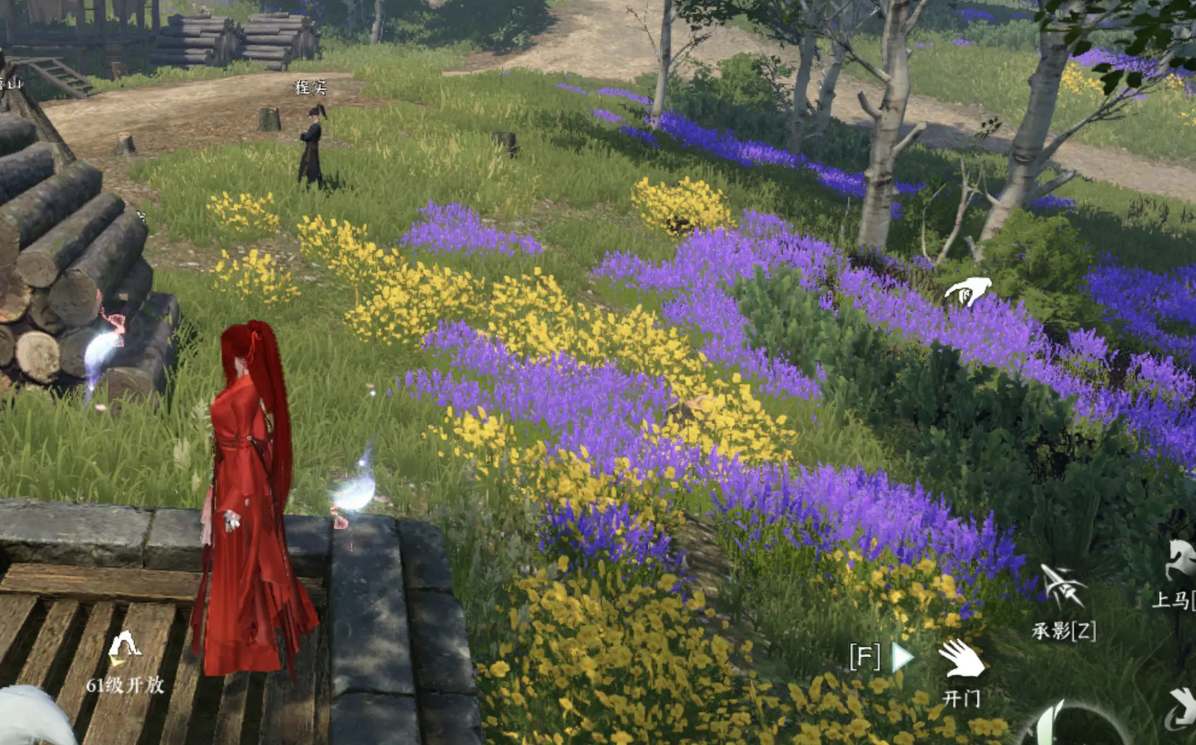Activate the 承影 sword skill icon

(1062, 587)
